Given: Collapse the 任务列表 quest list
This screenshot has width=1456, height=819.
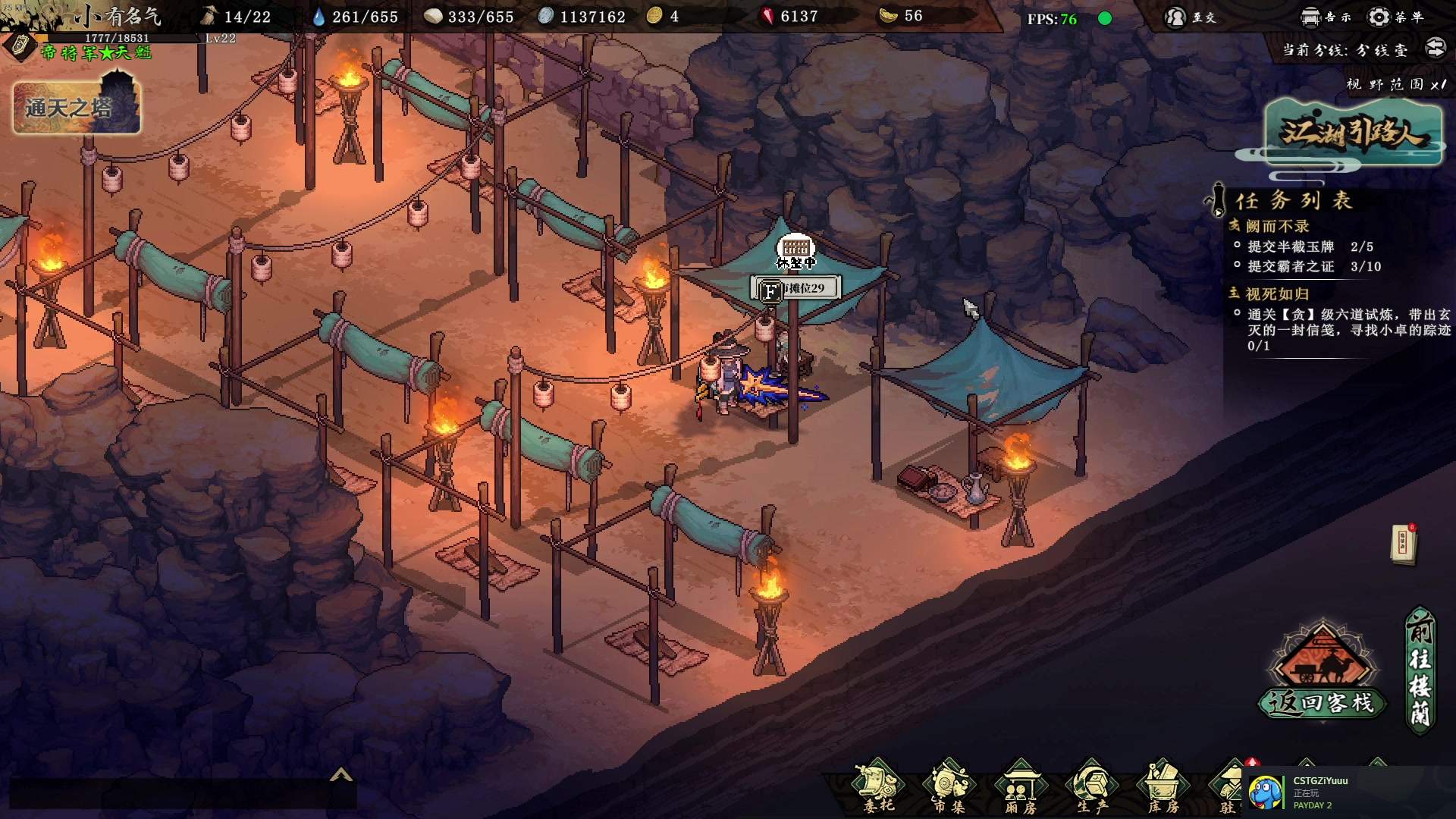Looking at the screenshot, I should point(1217,200).
